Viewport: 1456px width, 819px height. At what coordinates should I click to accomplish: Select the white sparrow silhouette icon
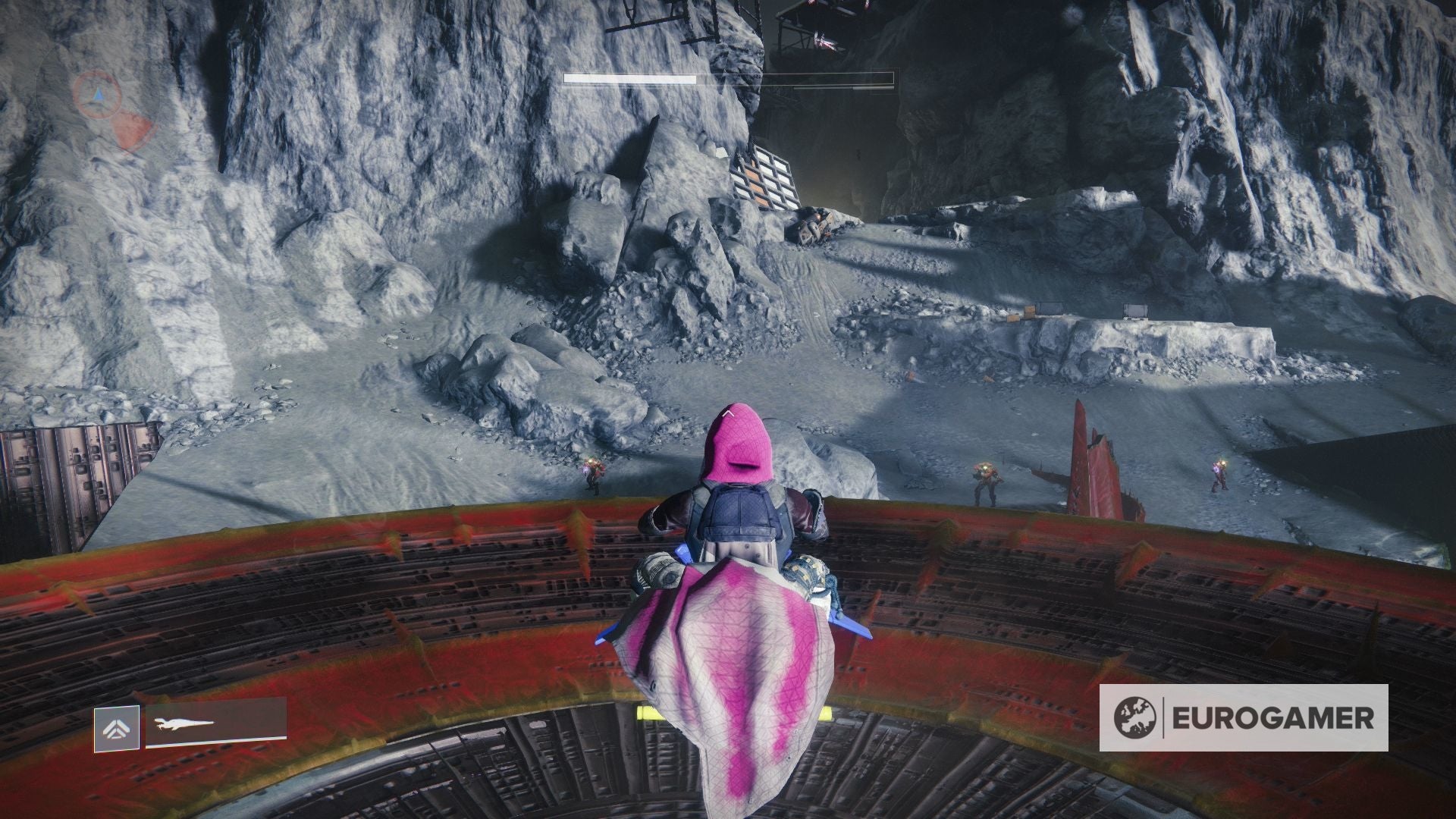[x=184, y=723]
